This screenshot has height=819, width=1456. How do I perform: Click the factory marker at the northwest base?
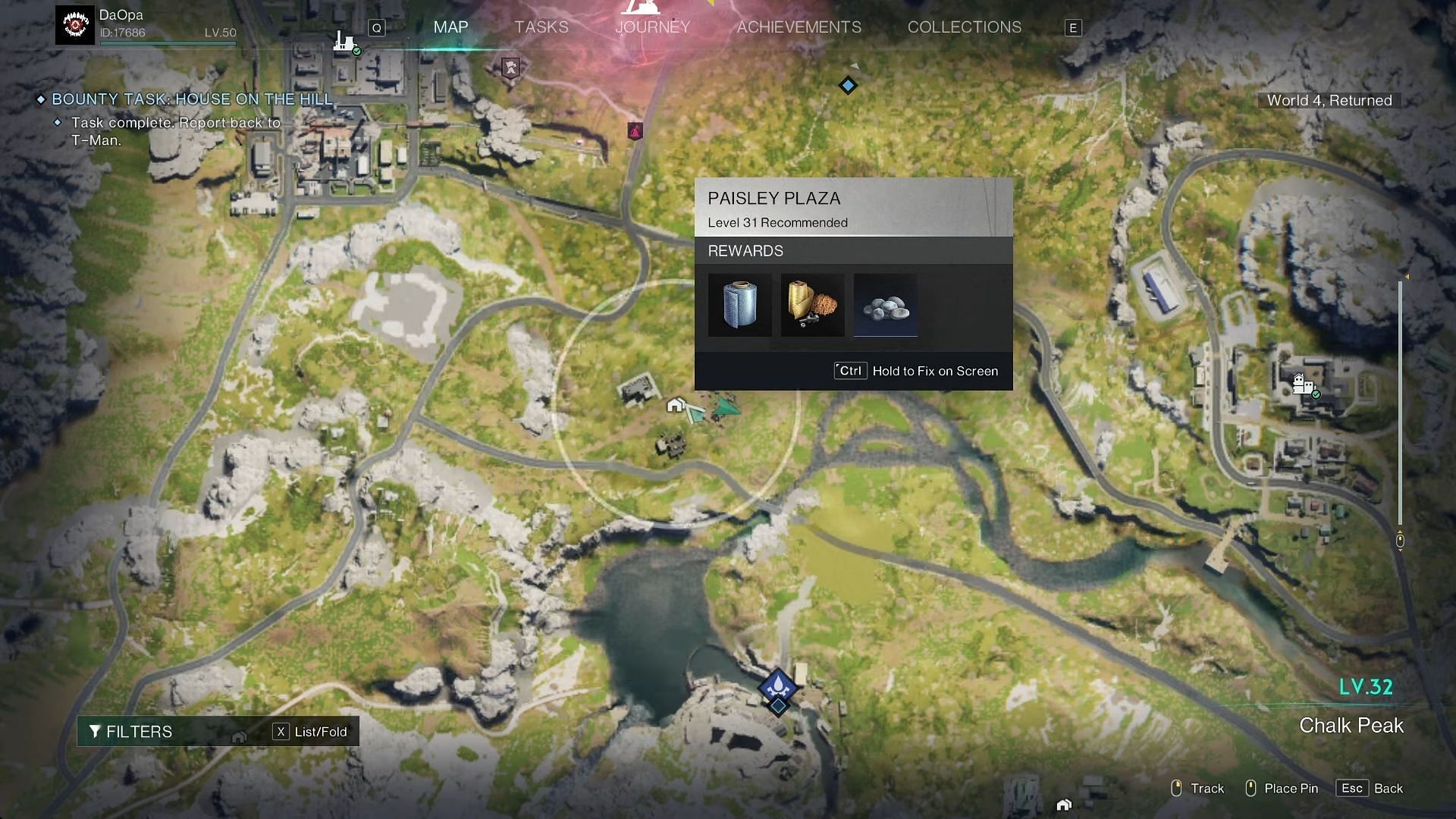(x=345, y=41)
